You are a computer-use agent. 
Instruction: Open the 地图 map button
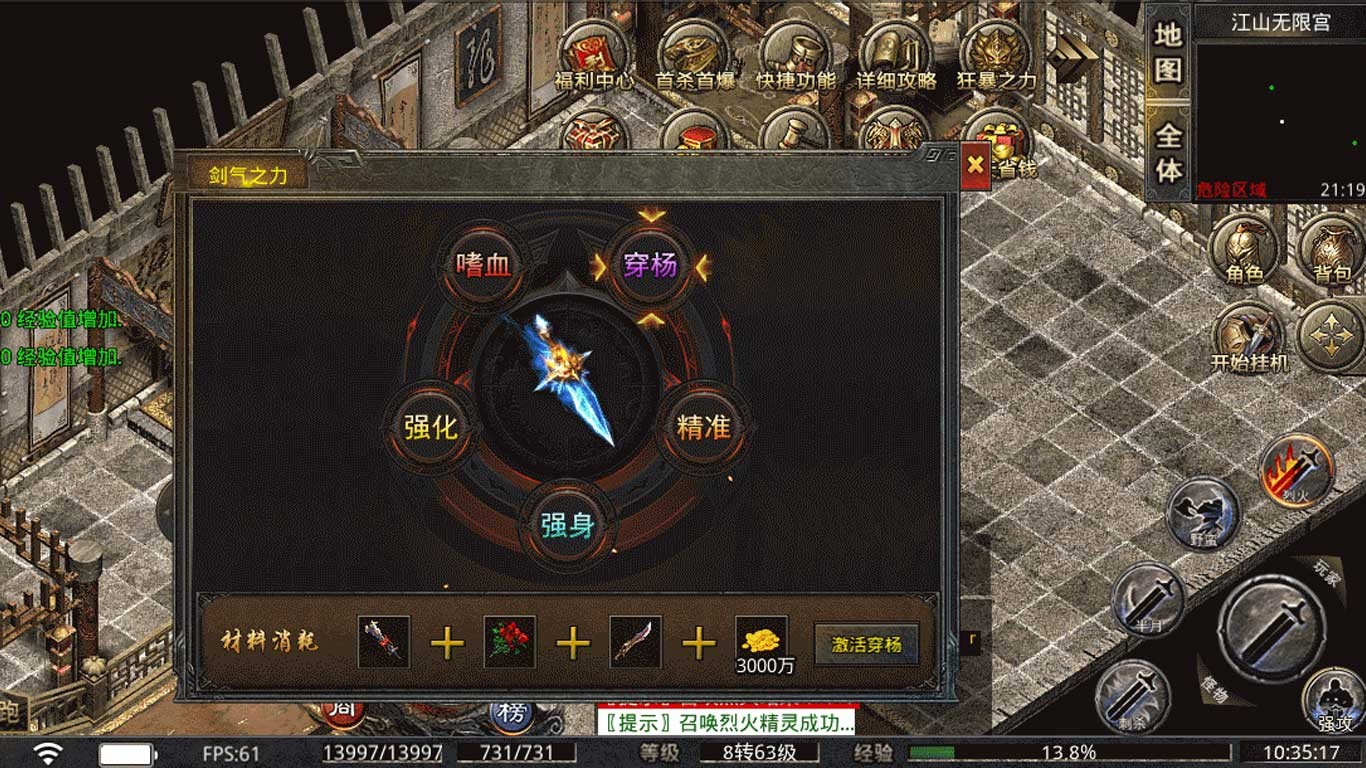click(x=1168, y=52)
